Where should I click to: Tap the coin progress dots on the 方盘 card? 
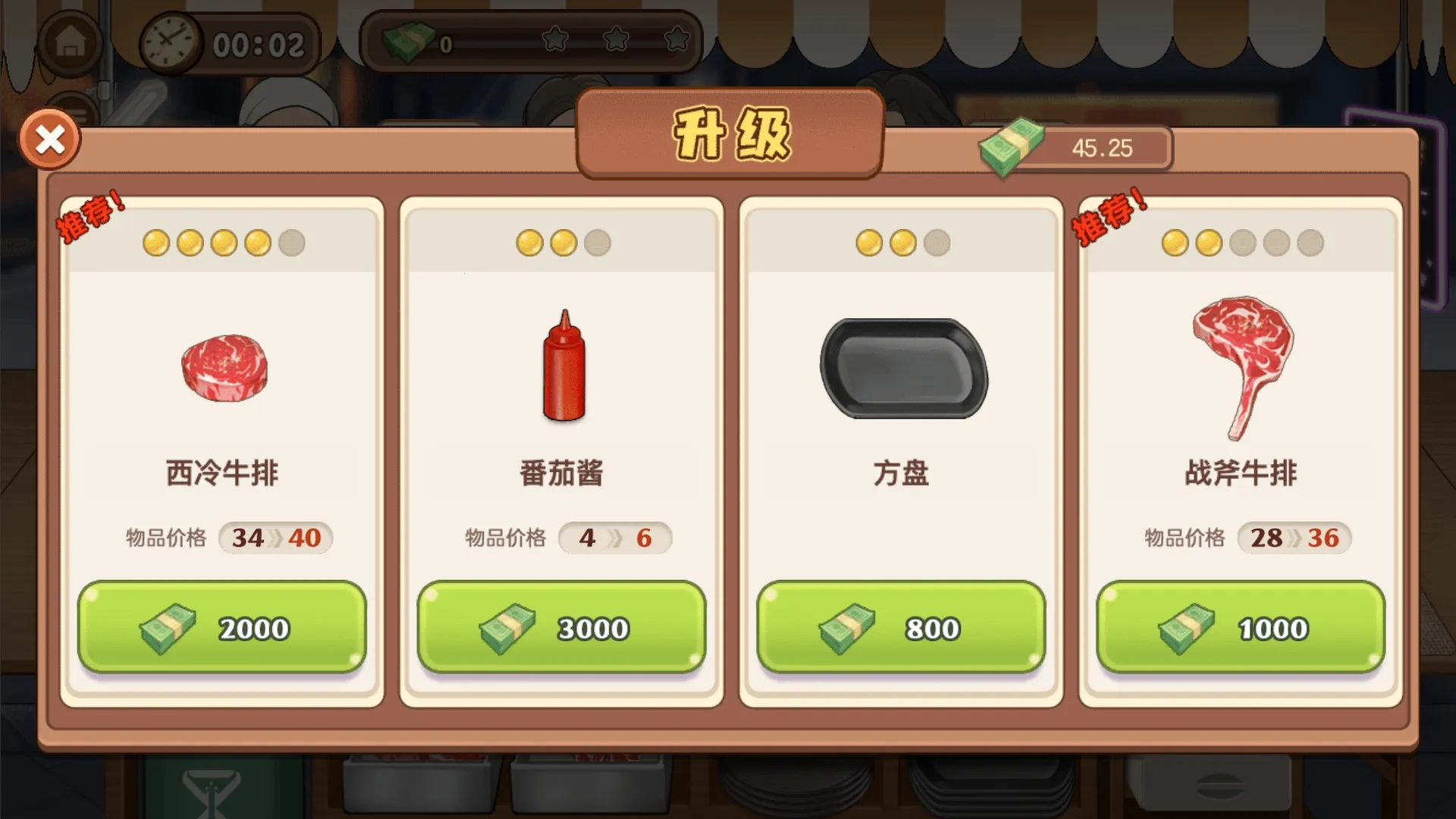click(901, 243)
